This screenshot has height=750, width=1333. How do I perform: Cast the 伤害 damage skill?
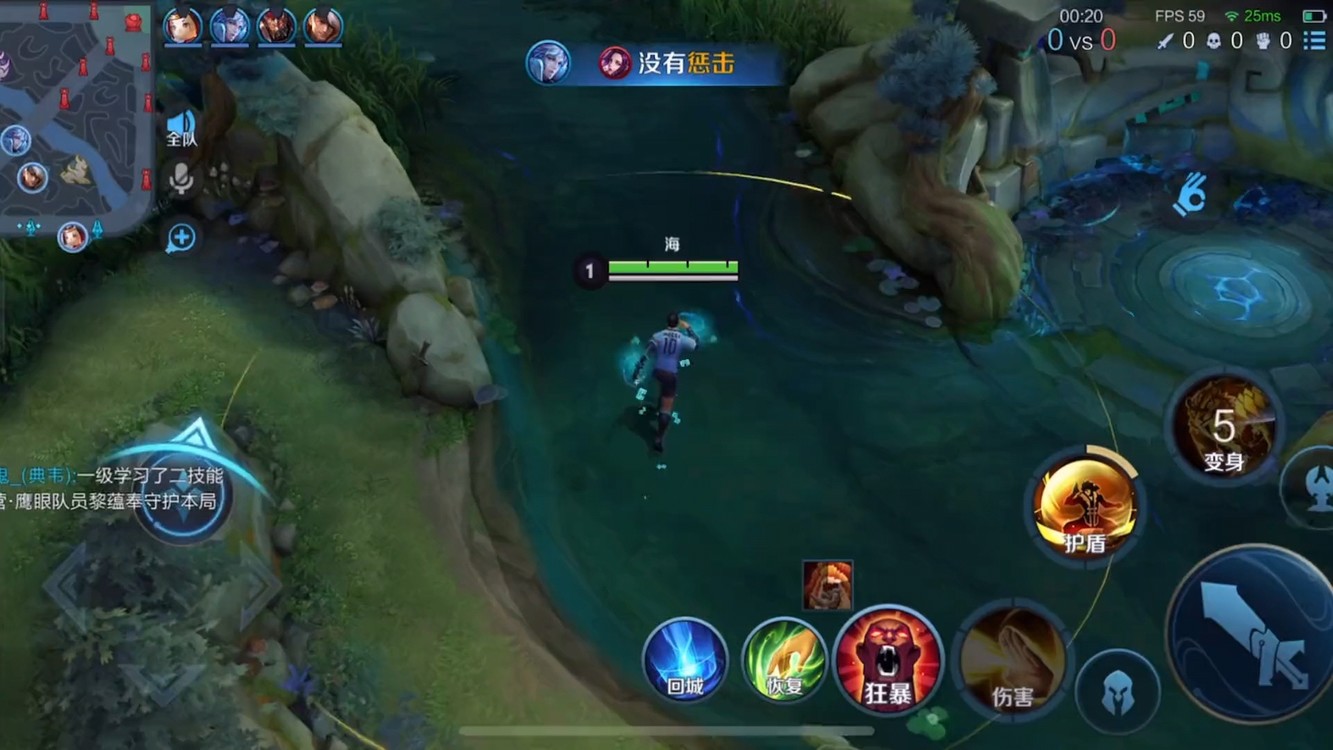click(1012, 660)
